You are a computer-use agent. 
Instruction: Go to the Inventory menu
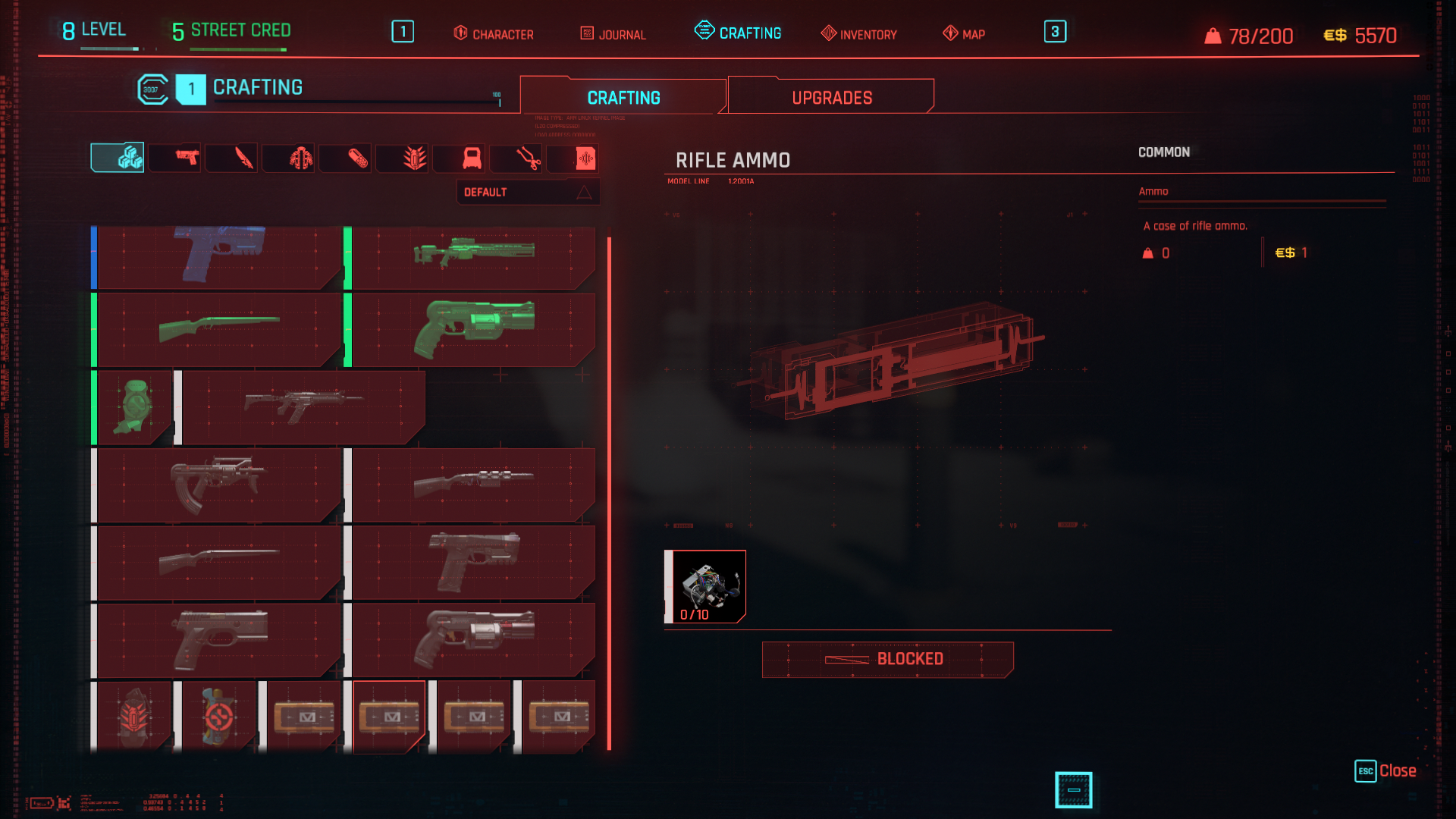pyautogui.click(x=858, y=34)
